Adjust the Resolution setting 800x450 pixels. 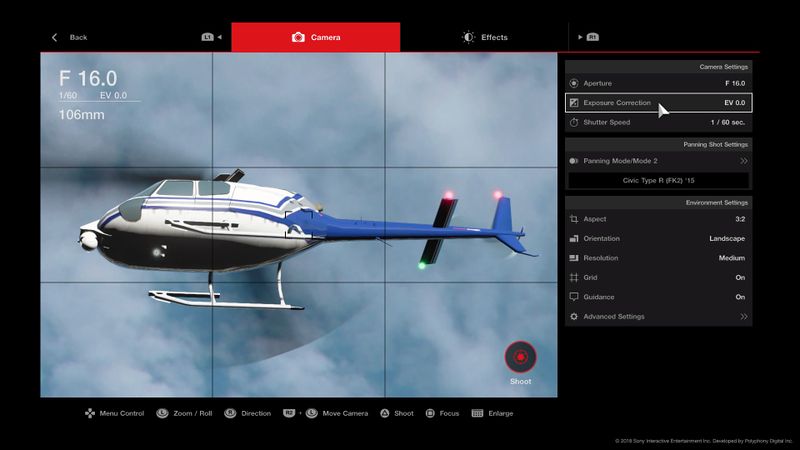(x=658, y=258)
